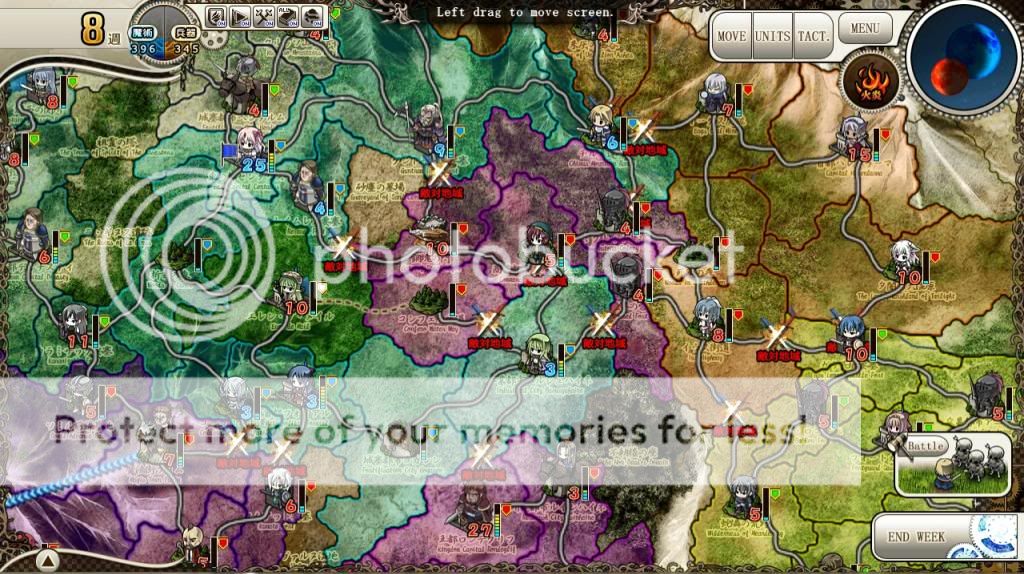Toggle the first effect option icon
Viewport: 1024px width, 574px height.
(216, 16)
